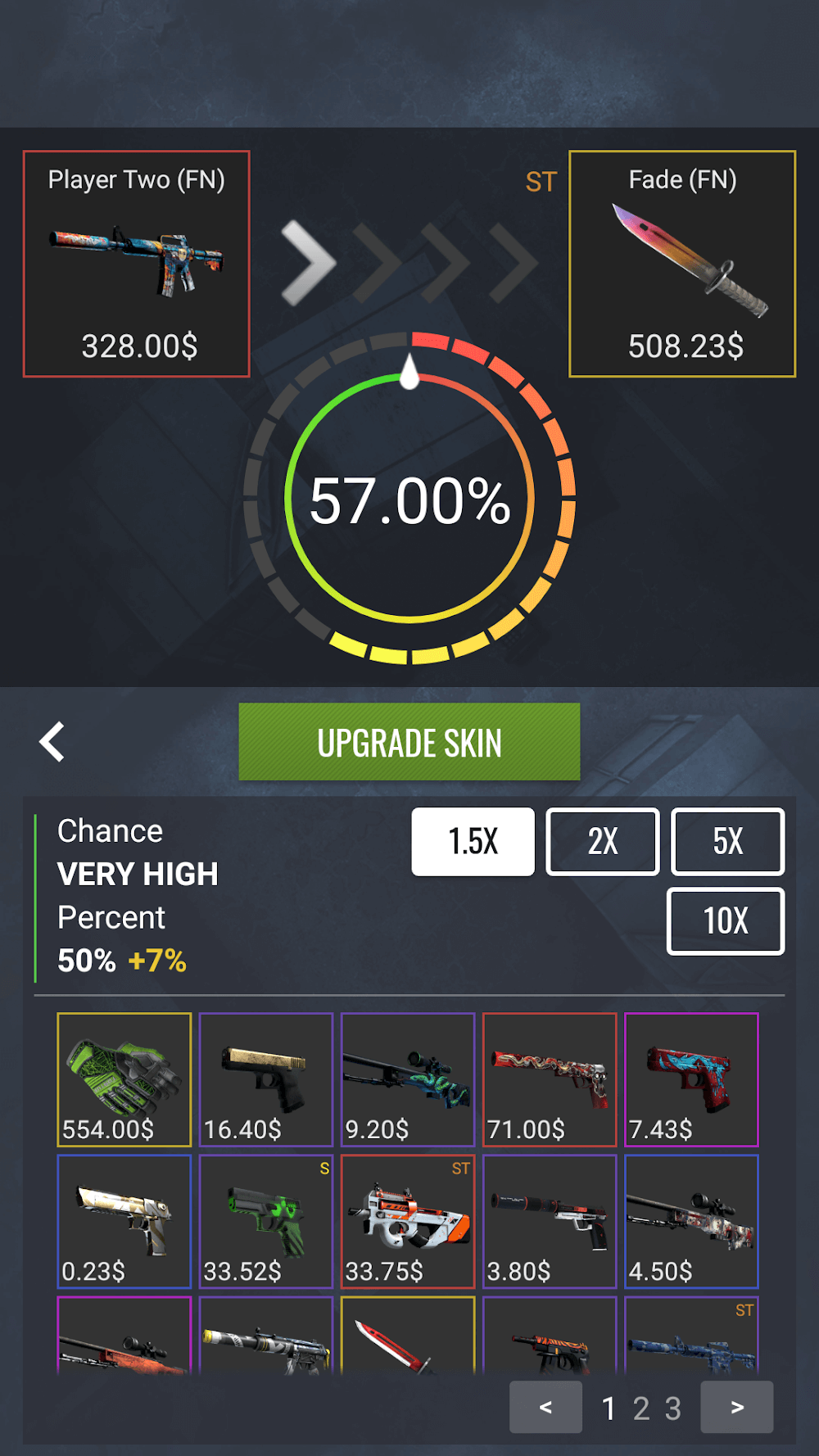This screenshot has height=1456, width=819.
Task: Select the silenced pistol at 3.80$
Action: coord(550,1221)
